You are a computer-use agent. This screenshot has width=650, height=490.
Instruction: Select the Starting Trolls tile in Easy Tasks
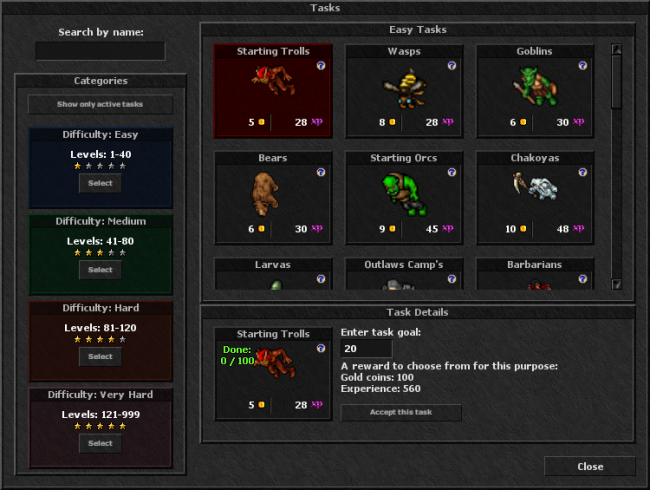pyautogui.click(x=273, y=91)
